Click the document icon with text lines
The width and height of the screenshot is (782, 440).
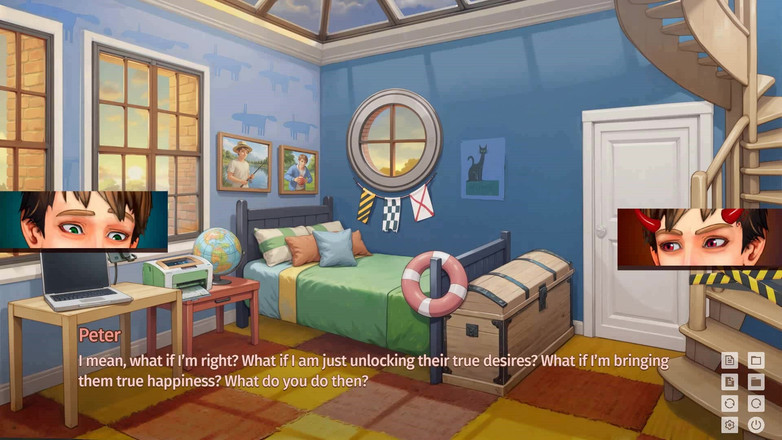[x=730, y=360]
